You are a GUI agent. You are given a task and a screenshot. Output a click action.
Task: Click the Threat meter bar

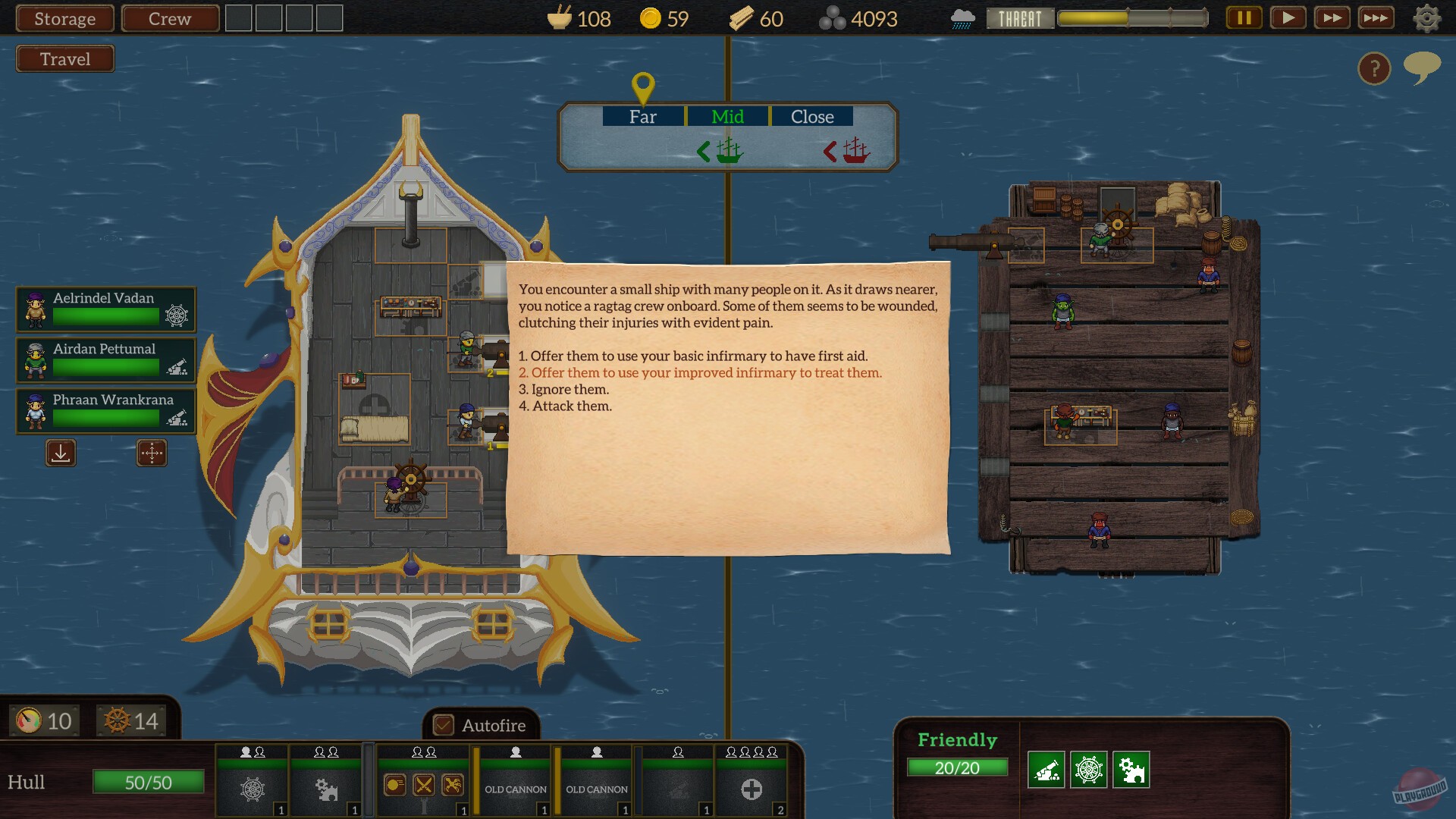pyautogui.click(x=1132, y=17)
